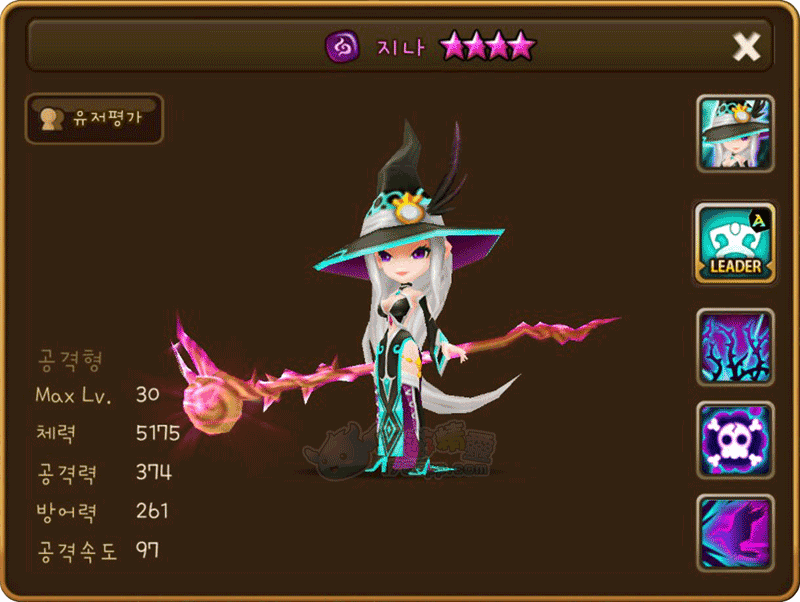The width and height of the screenshot is (800, 602).
Task: View the LEADER skill icon
Action: (x=735, y=242)
